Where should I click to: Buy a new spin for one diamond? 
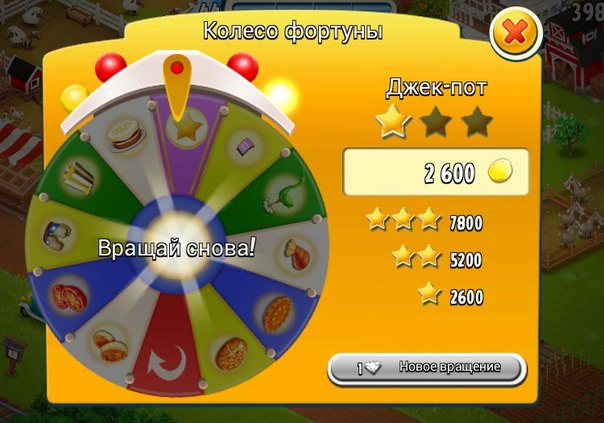427,367
